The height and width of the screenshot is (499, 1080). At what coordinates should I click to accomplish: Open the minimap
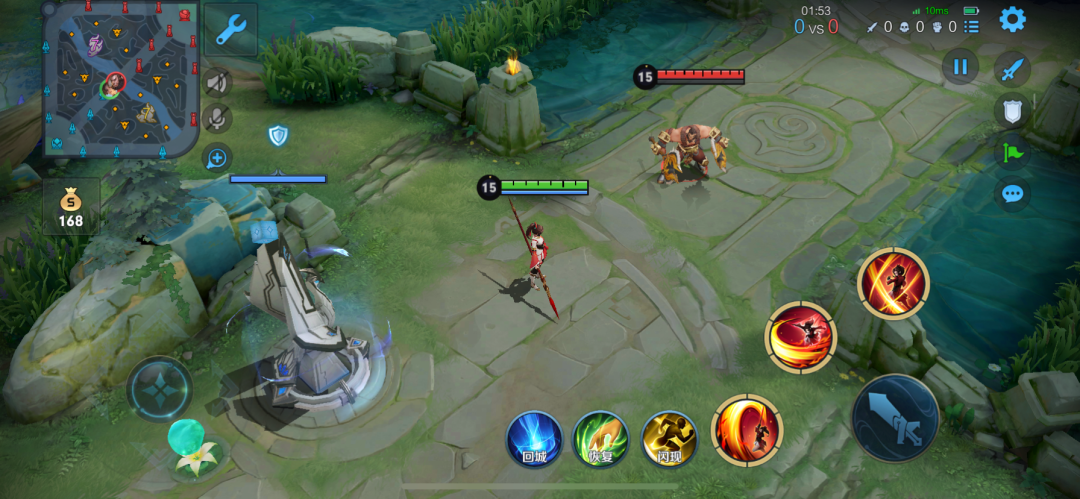click(120, 78)
